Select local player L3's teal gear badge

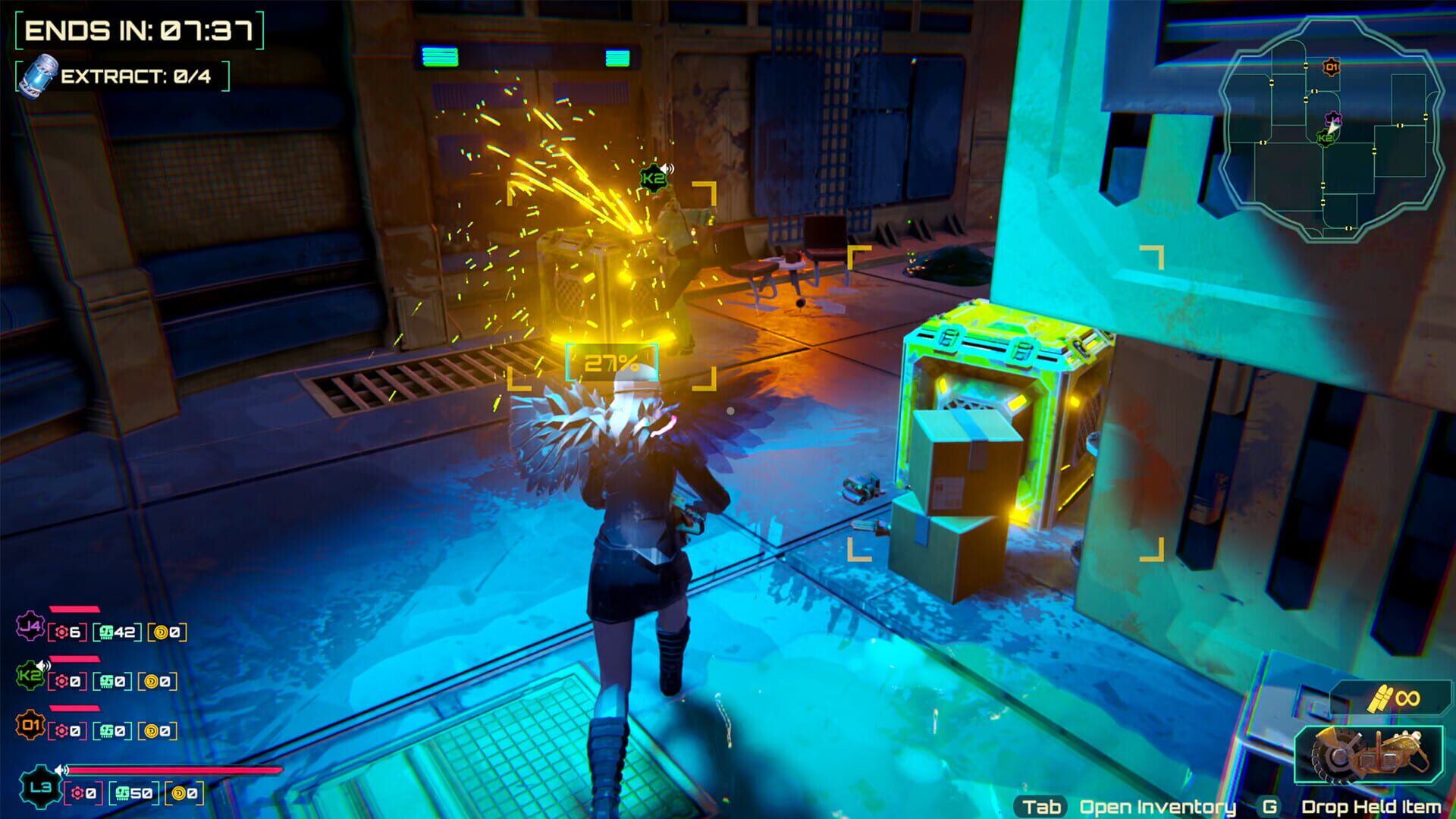(x=42, y=789)
